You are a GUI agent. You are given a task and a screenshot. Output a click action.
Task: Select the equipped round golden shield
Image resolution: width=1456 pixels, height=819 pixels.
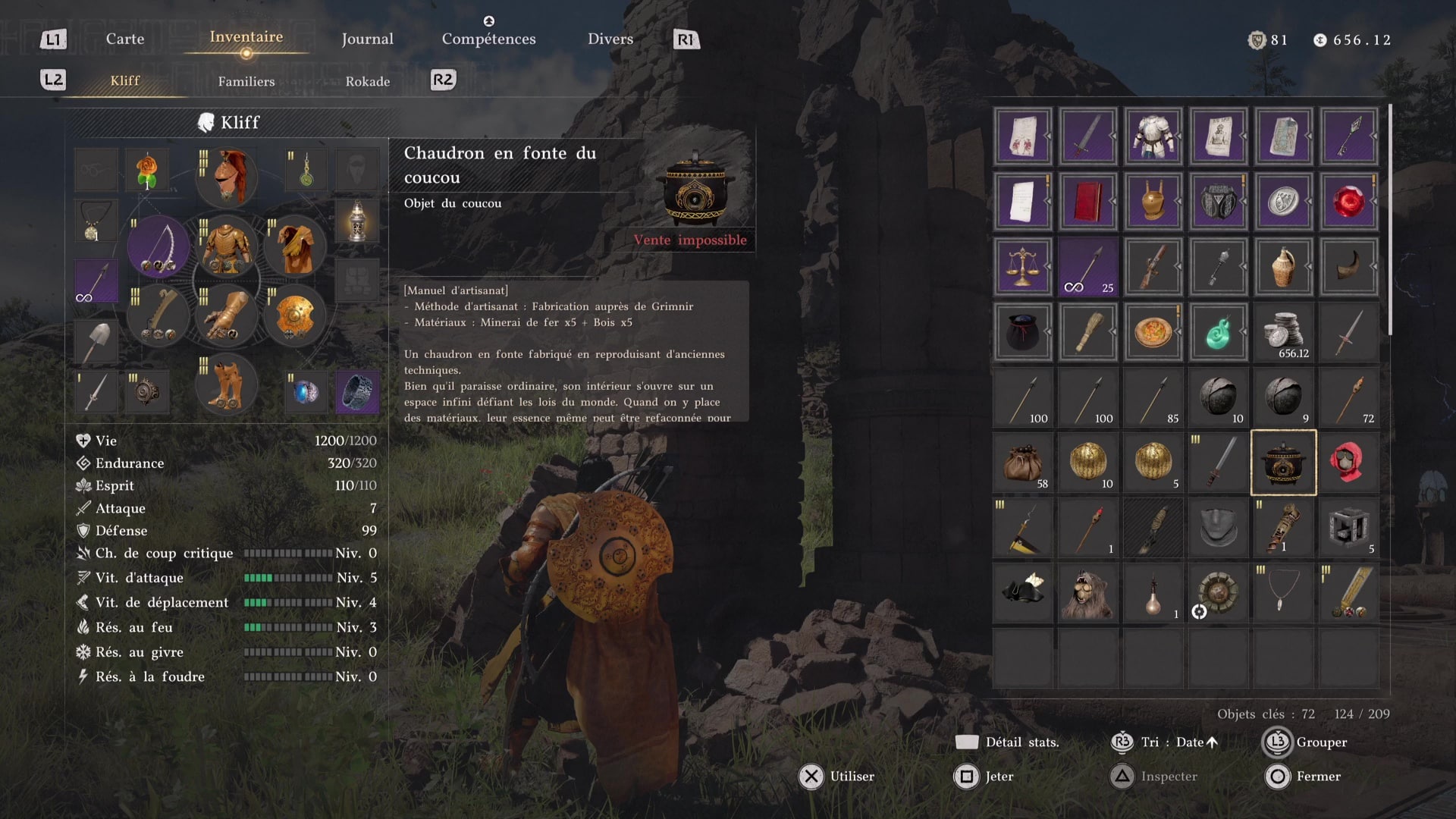pos(294,316)
